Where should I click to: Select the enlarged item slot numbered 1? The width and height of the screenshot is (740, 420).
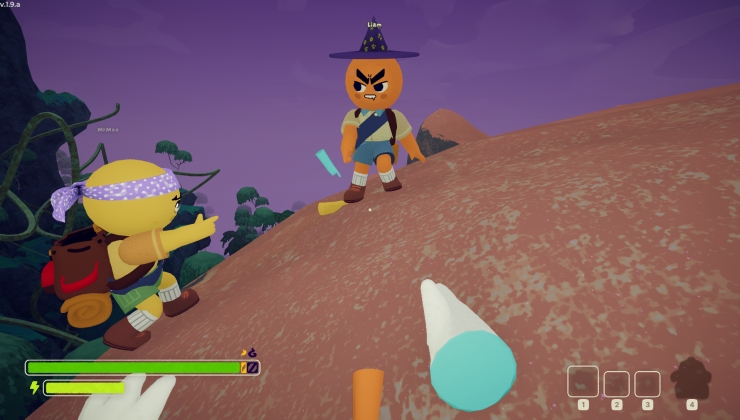(x=583, y=381)
